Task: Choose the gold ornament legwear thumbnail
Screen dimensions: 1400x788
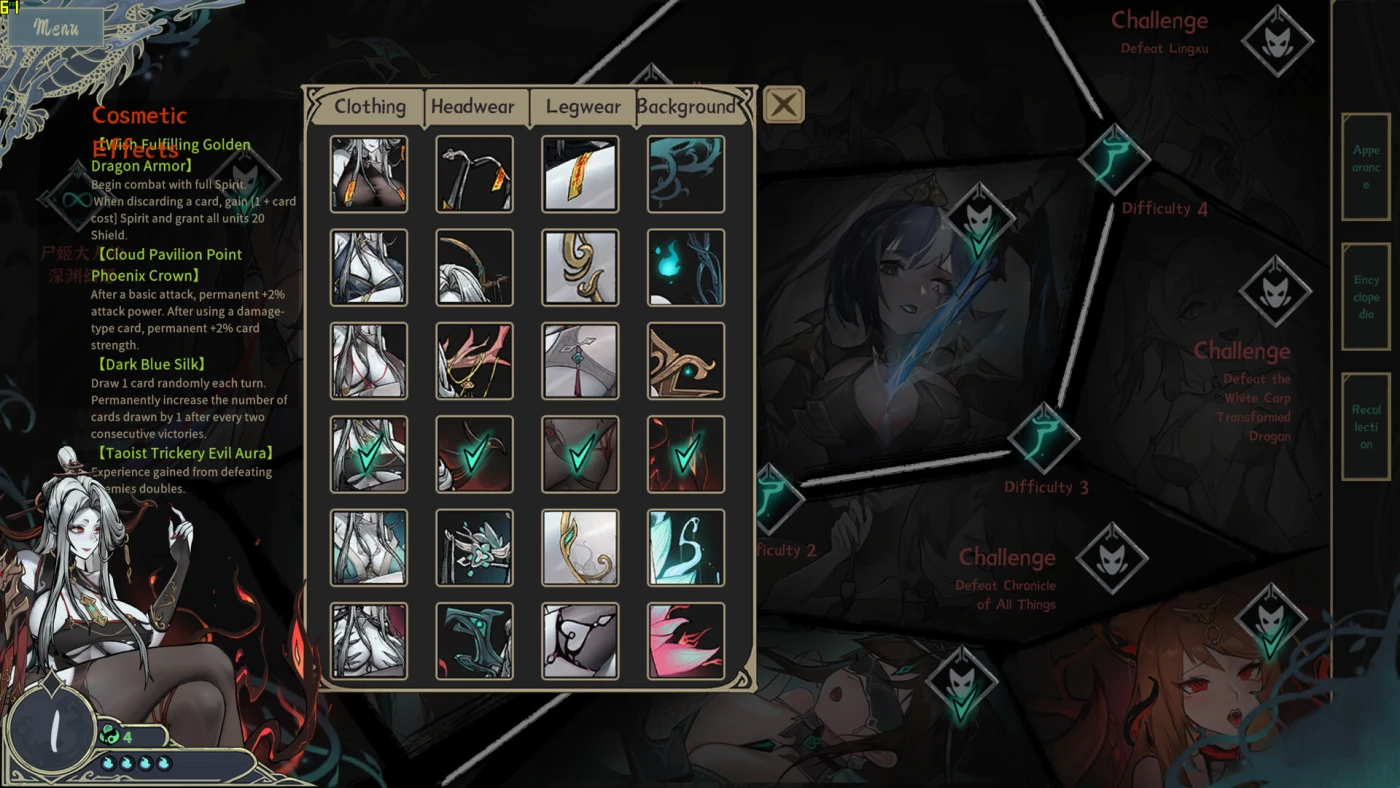Action: coord(580,268)
